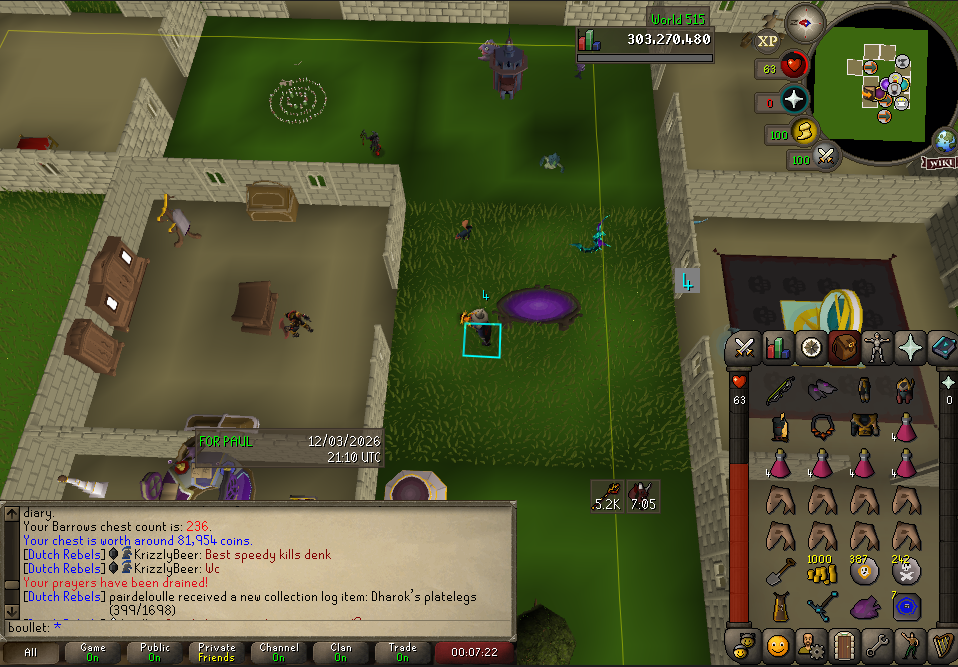Viewport: 958px width, 667px height.
Task: Click the compass to face north
Action: tap(802, 21)
